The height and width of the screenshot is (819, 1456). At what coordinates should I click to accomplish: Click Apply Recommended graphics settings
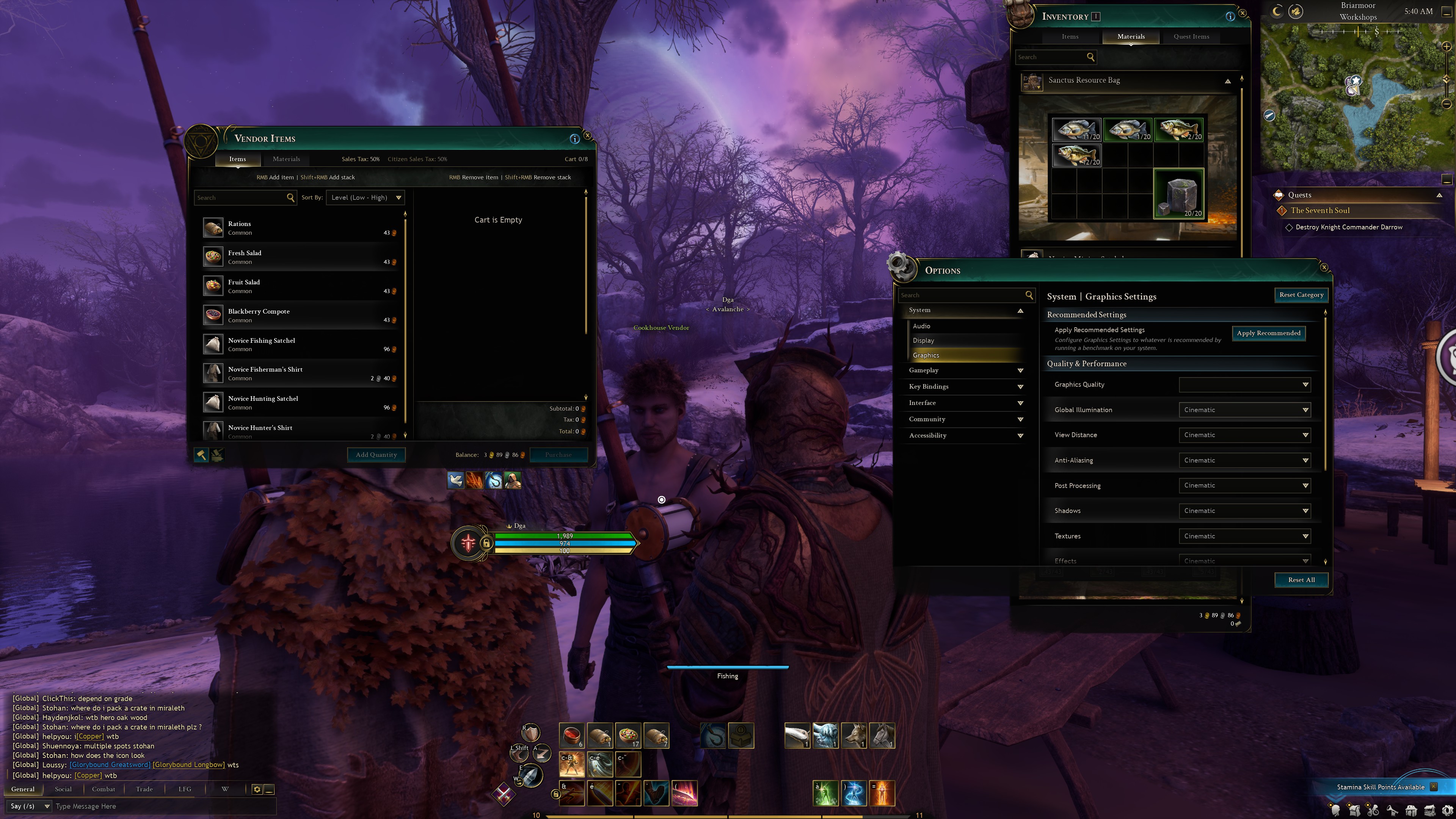tap(1268, 333)
